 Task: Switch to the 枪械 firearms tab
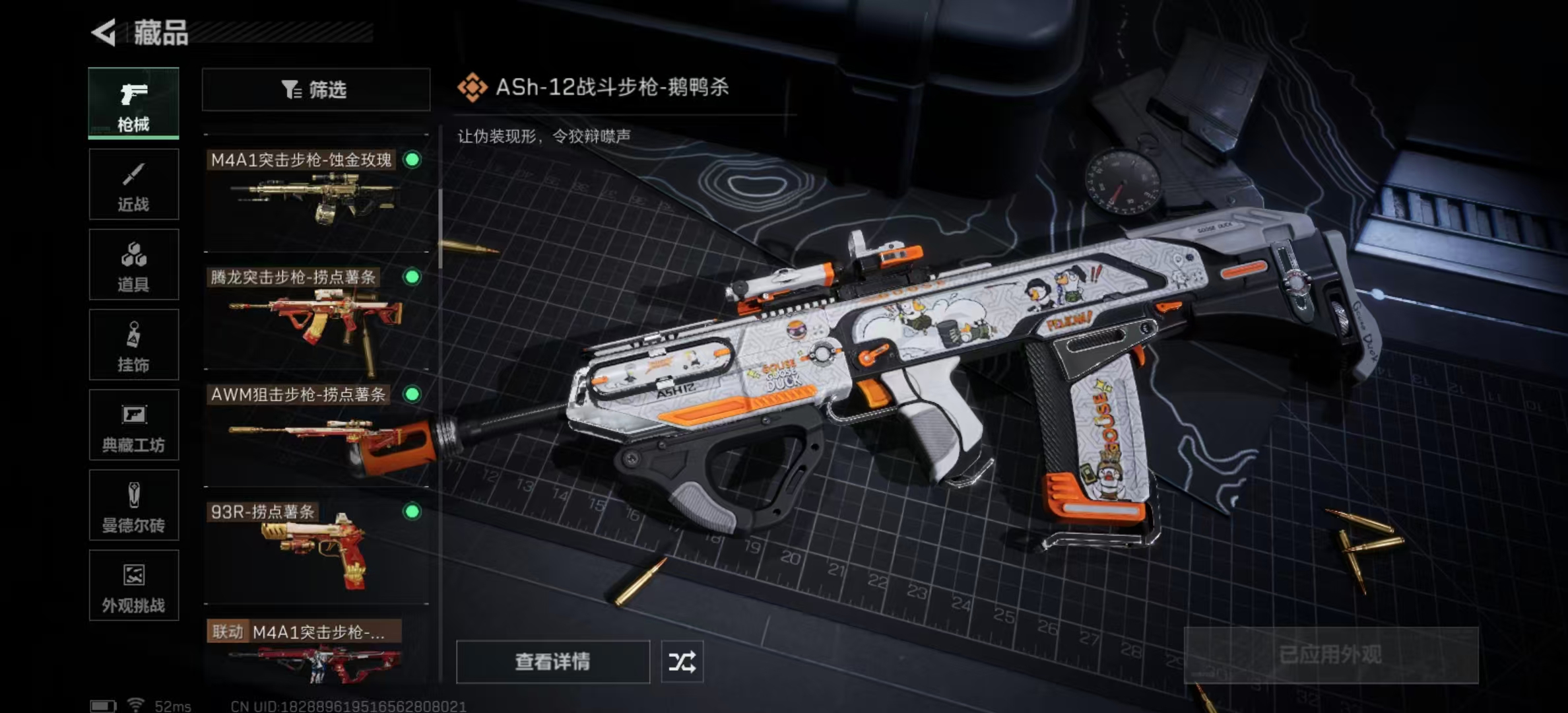[133, 103]
